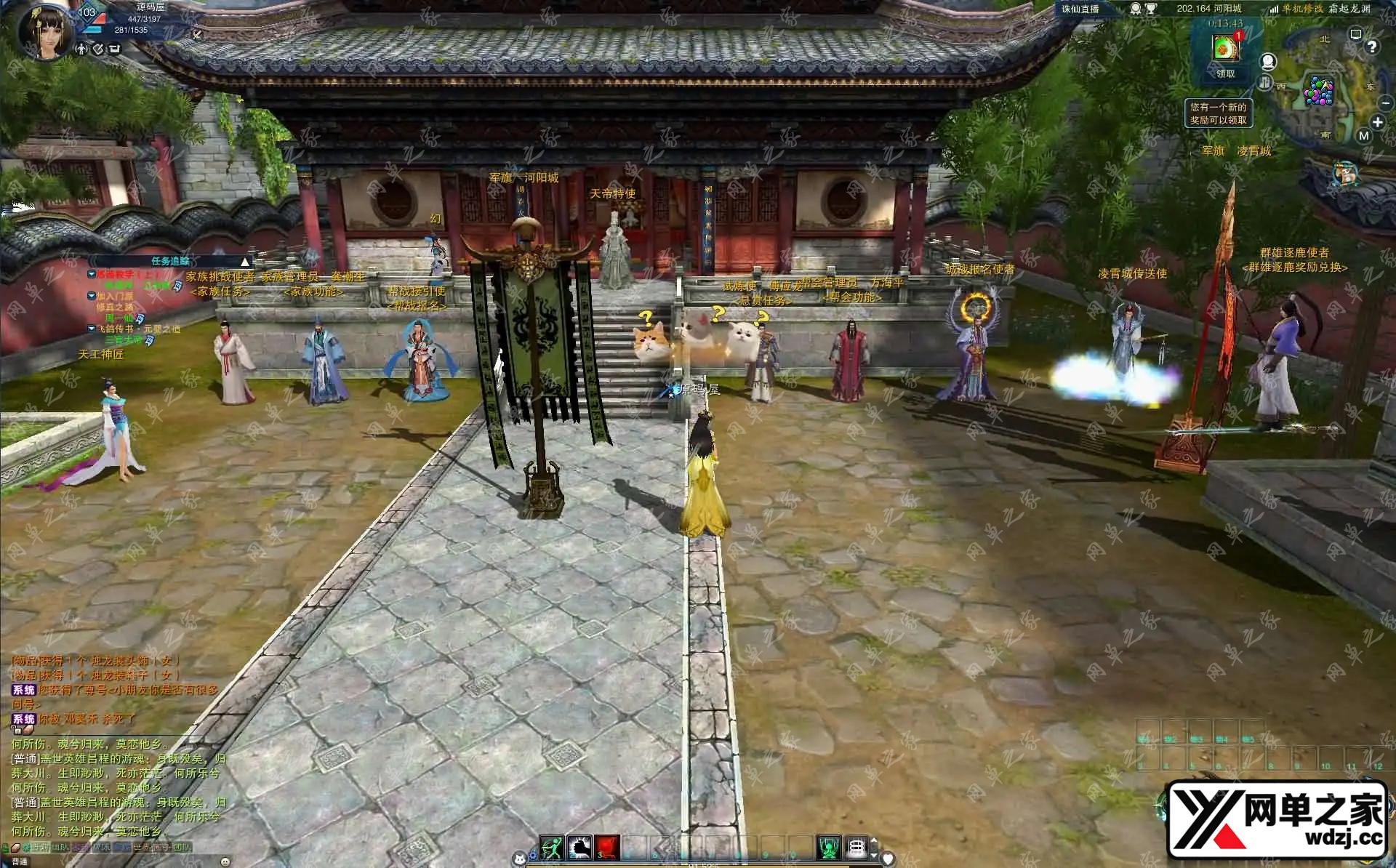Switch hotbar page with up arrow
Viewport: 1396px width, 868px height.
pyautogui.click(x=874, y=841)
